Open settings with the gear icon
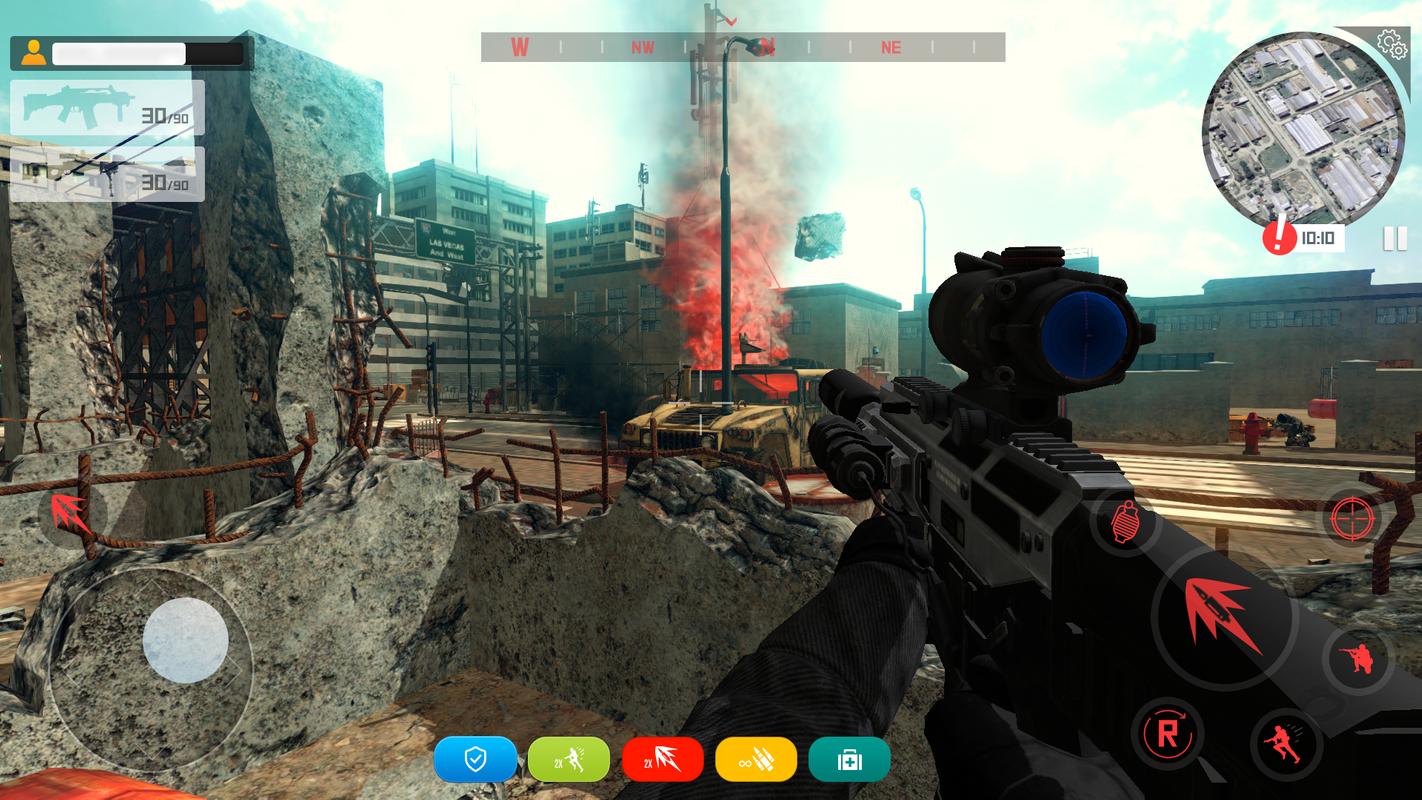The width and height of the screenshot is (1422, 800). [x=1390, y=42]
